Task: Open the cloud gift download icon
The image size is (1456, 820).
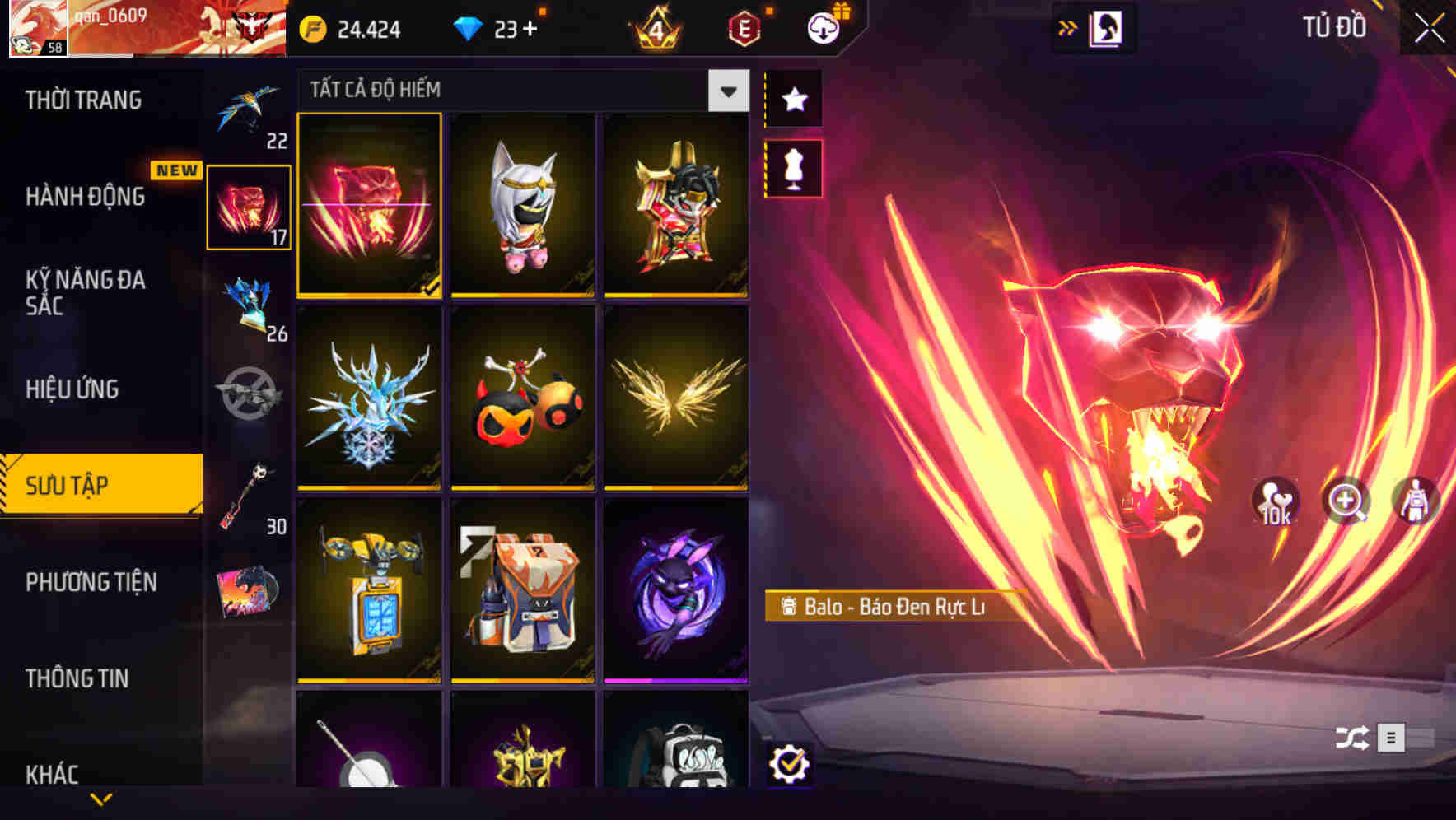Action: click(823, 26)
